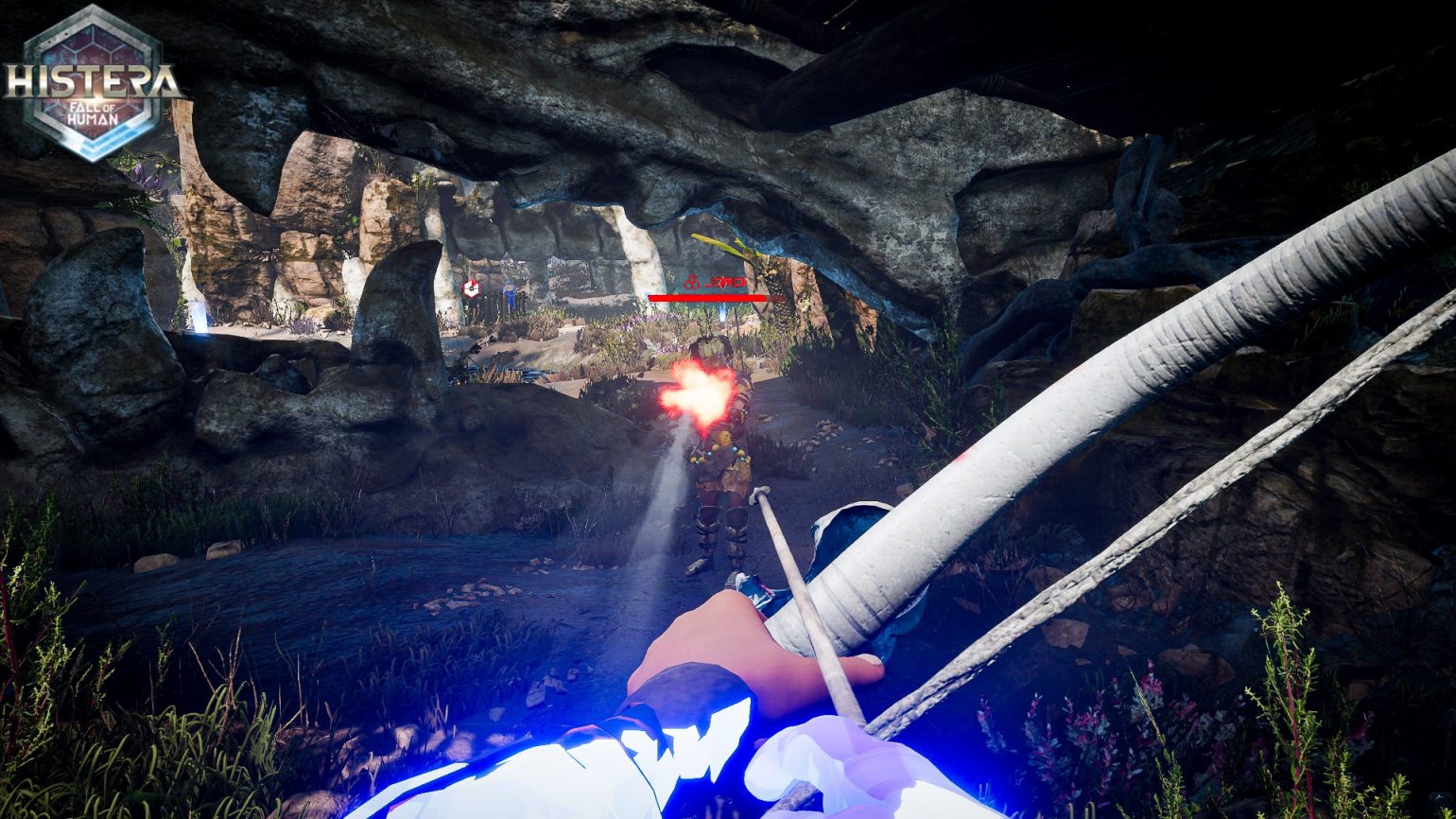Click the hexagonal objective marker on the left
Image resolution: width=1456 pixels, height=819 pixels.
[472, 287]
